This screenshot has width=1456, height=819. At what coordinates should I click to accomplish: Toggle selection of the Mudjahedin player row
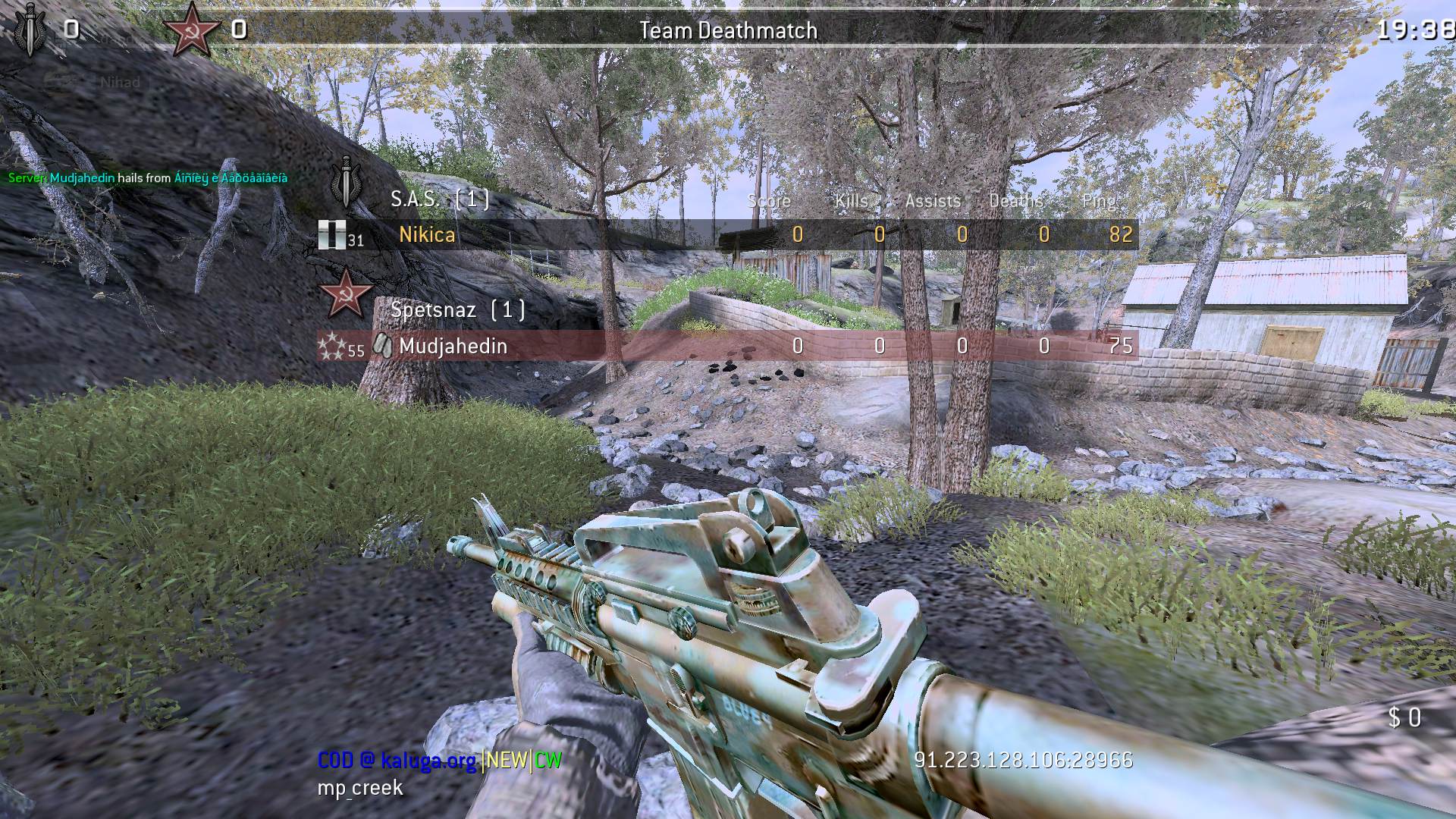tap(720, 347)
